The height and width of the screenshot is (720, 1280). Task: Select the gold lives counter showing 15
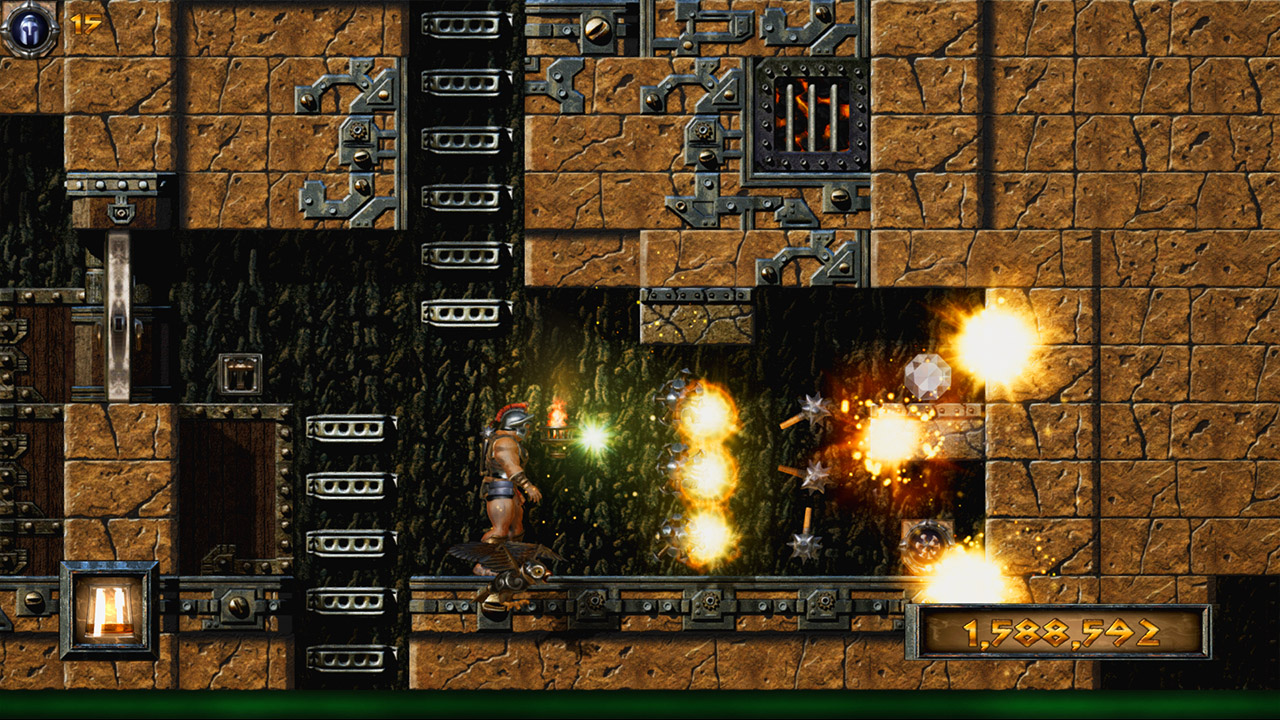point(83,22)
